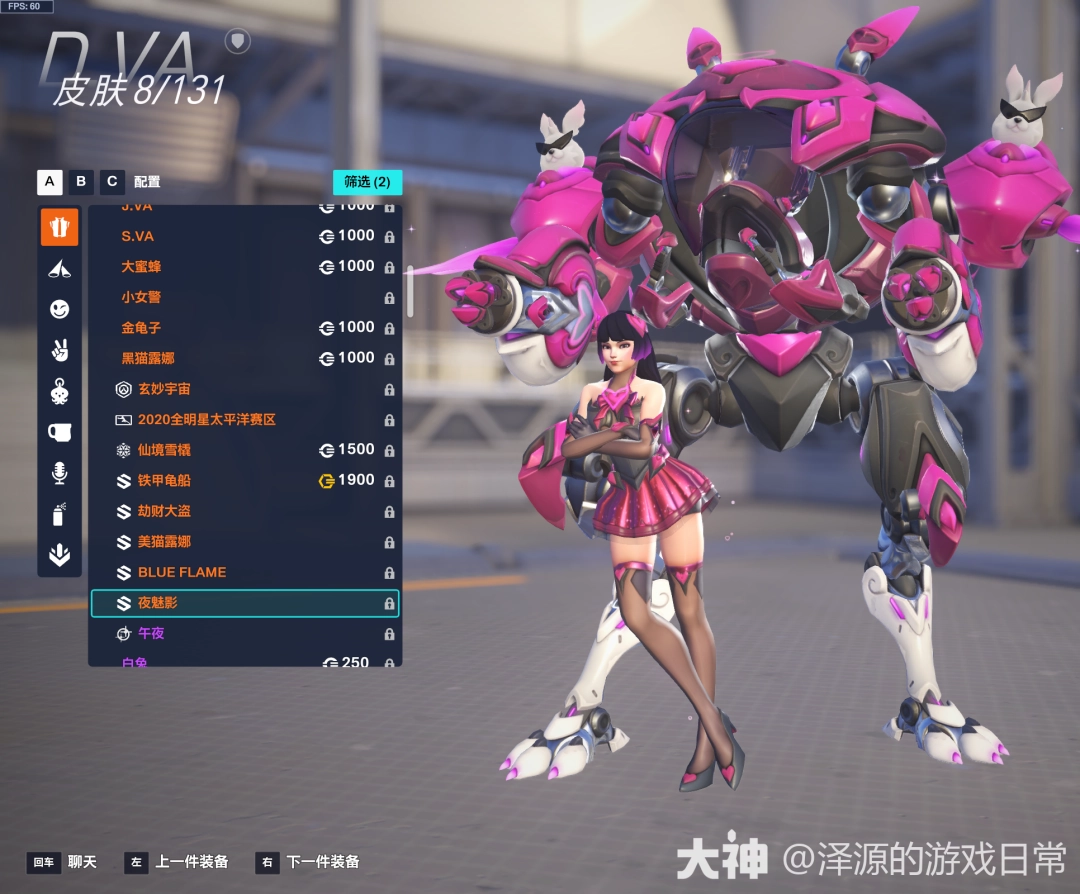Choose the 仙境雪橇 skin priced 1500
1080x894 pixels.
point(244,450)
